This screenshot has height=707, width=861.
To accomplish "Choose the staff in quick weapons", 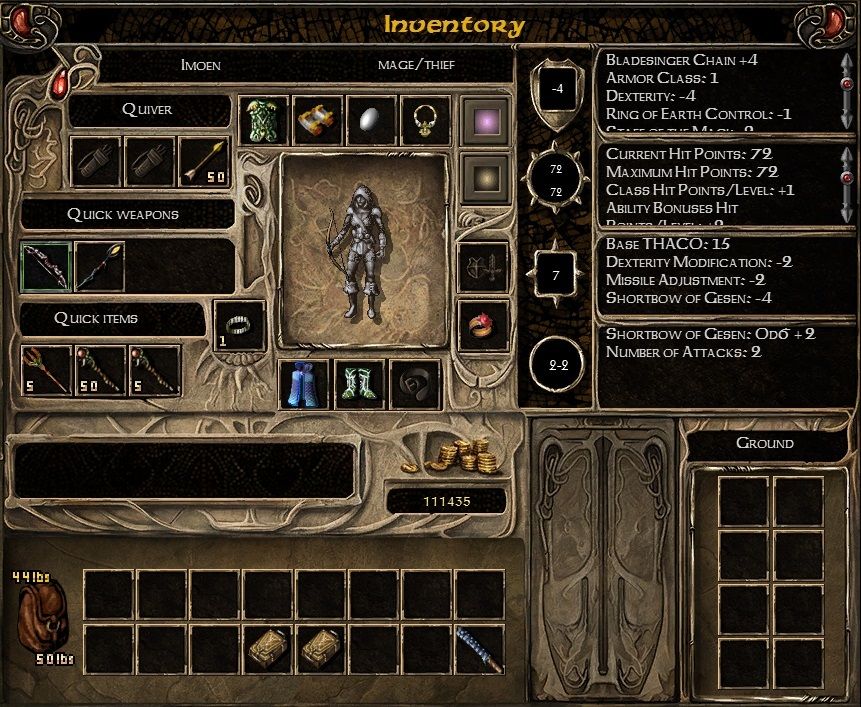I will 99,266.
